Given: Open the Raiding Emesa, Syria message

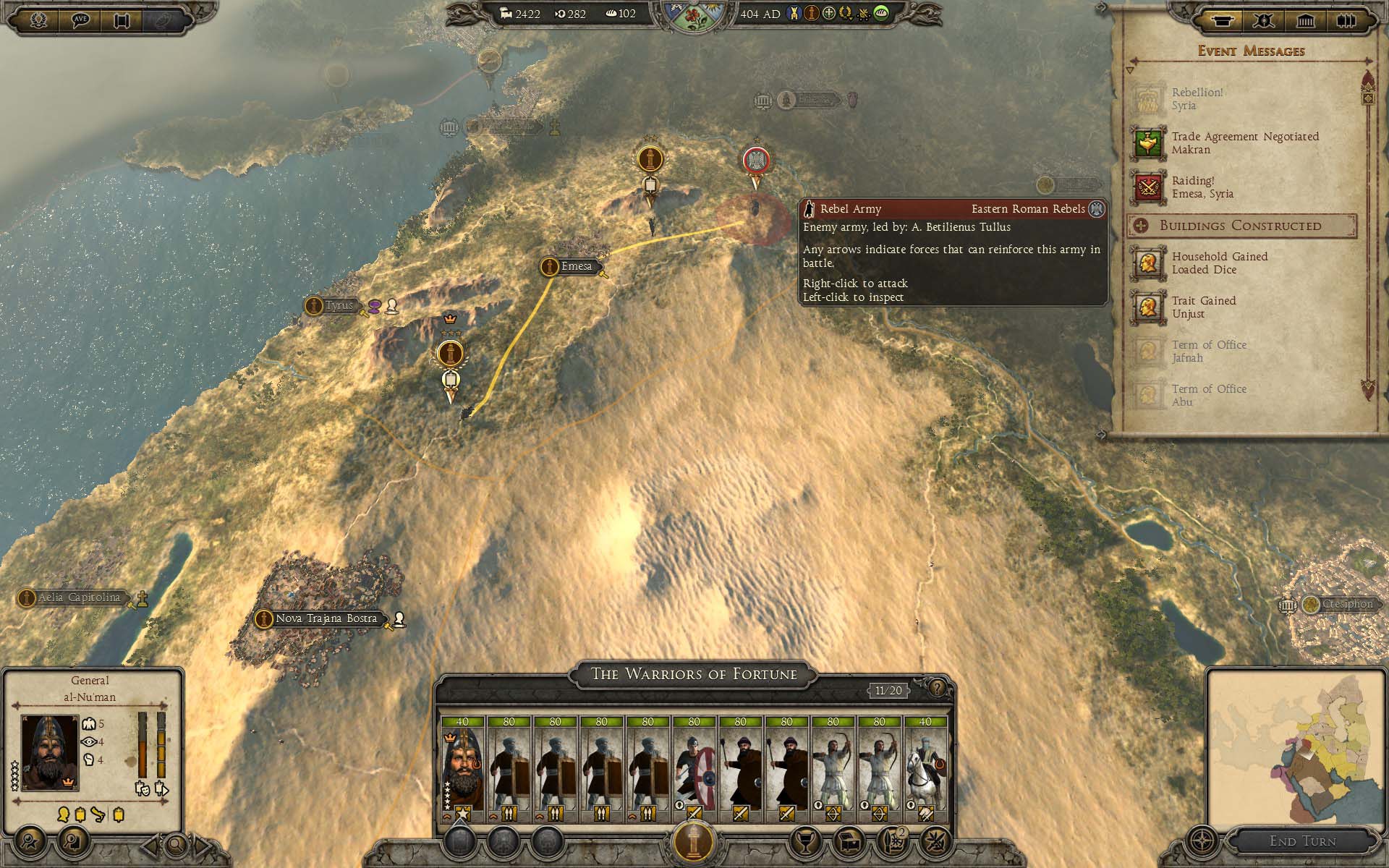Looking at the screenshot, I should tap(1202, 187).
